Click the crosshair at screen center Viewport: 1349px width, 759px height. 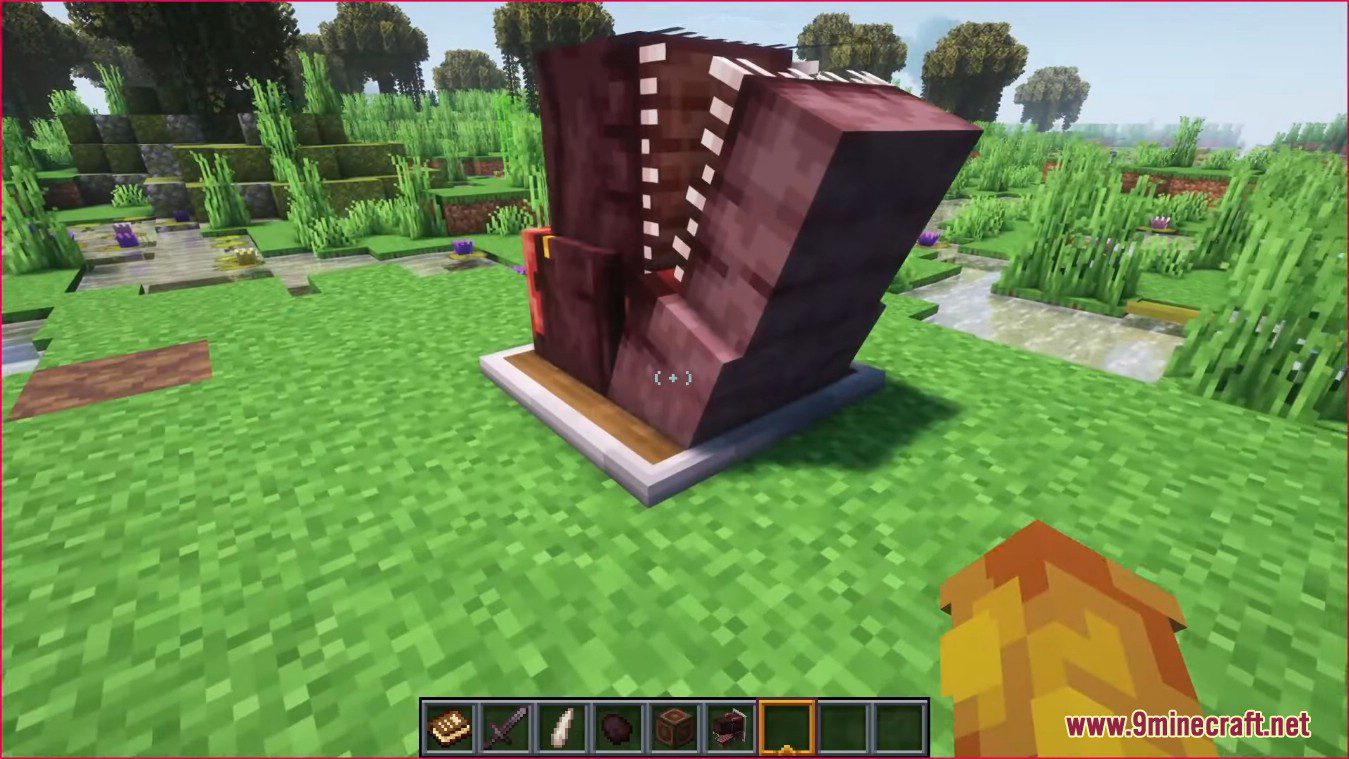[x=672, y=377]
